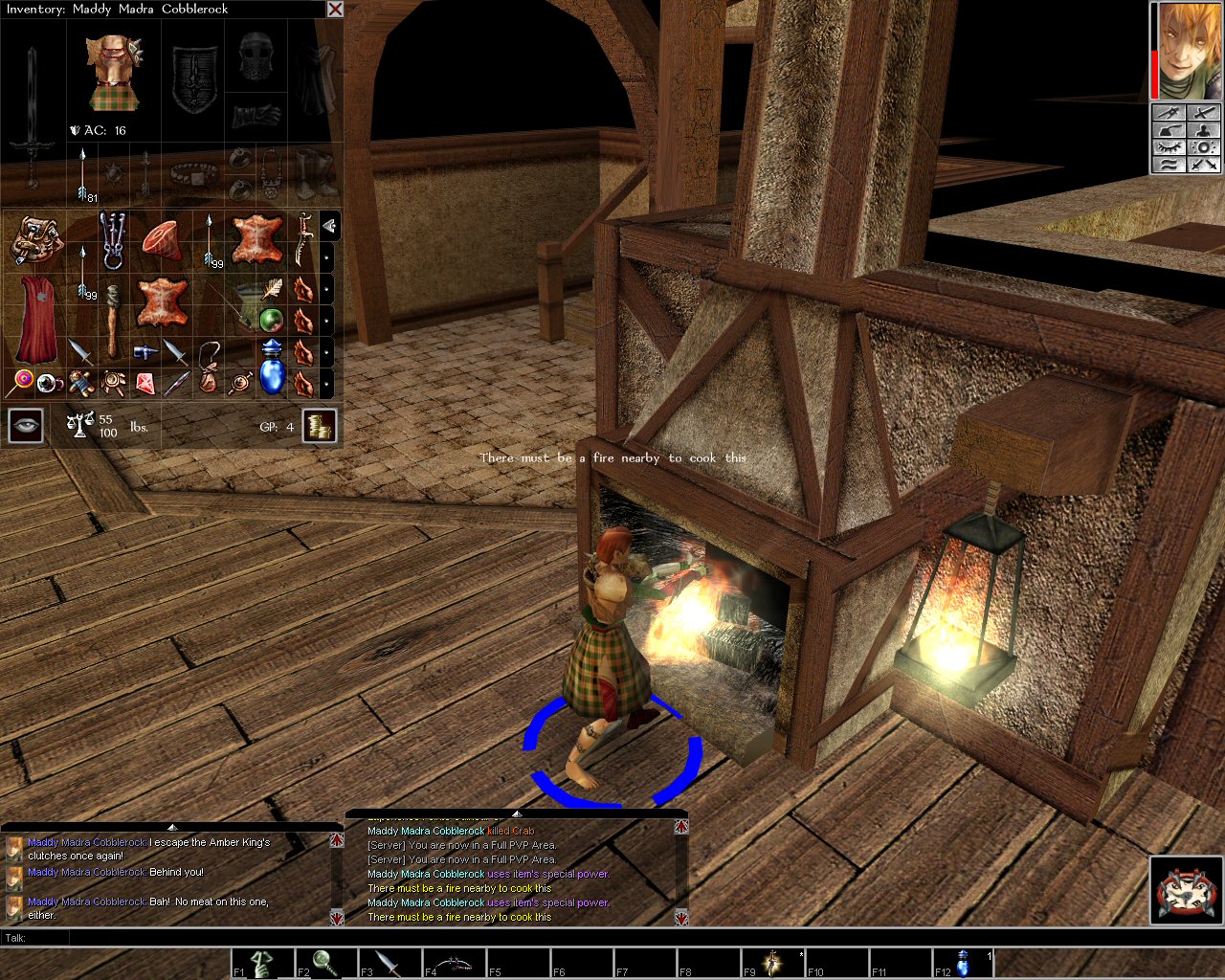Click the Talk chat input field
The height and width of the screenshot is (980, 1225).
(x=574, y=938)
